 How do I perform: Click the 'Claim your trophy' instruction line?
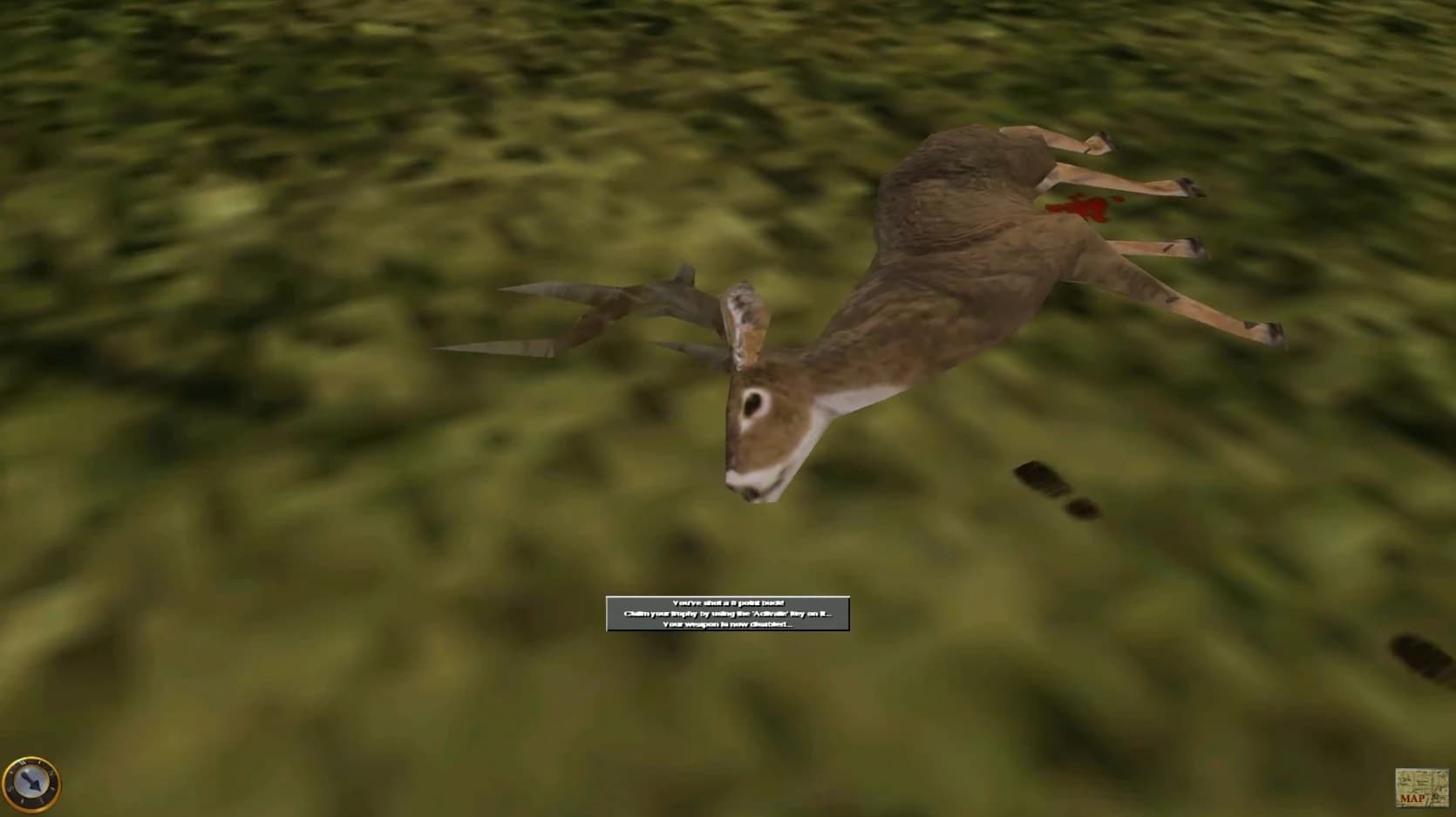729,615
